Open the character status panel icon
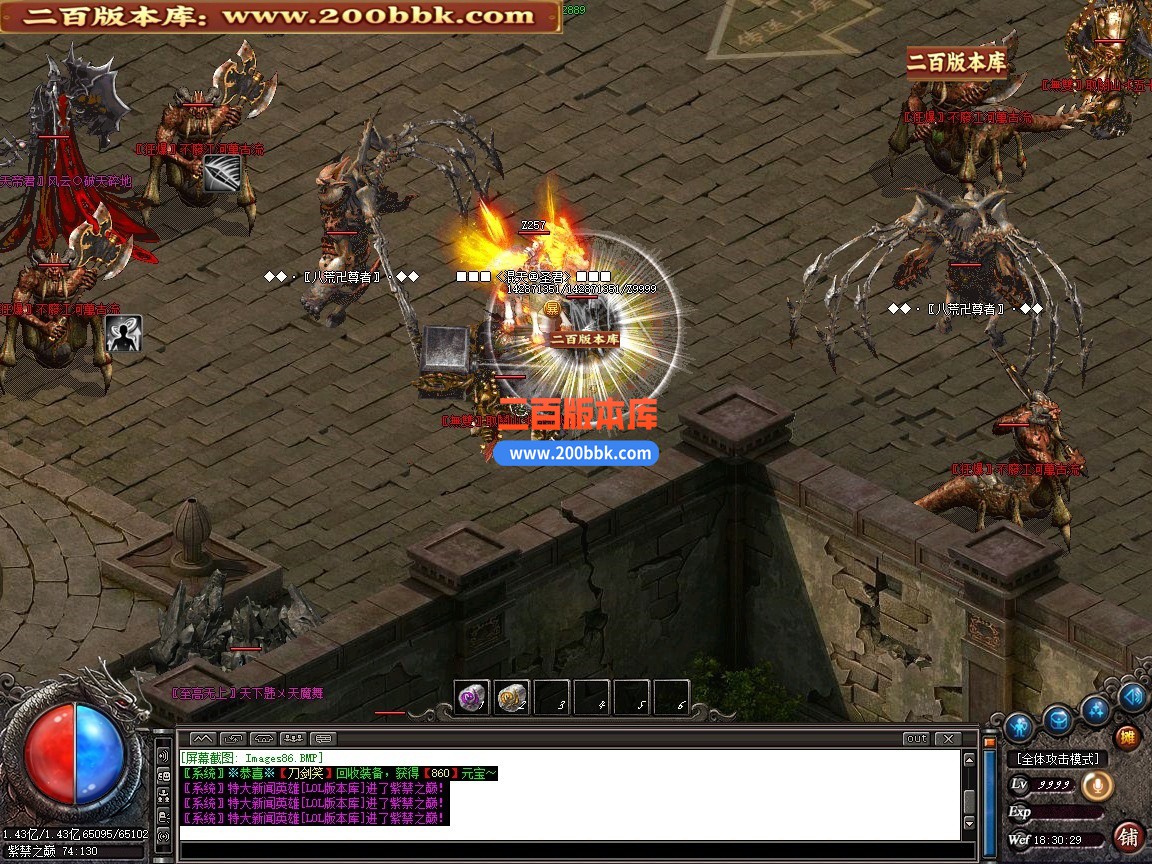Viewport: 1152px width, 864px height. coord(1019,724)
